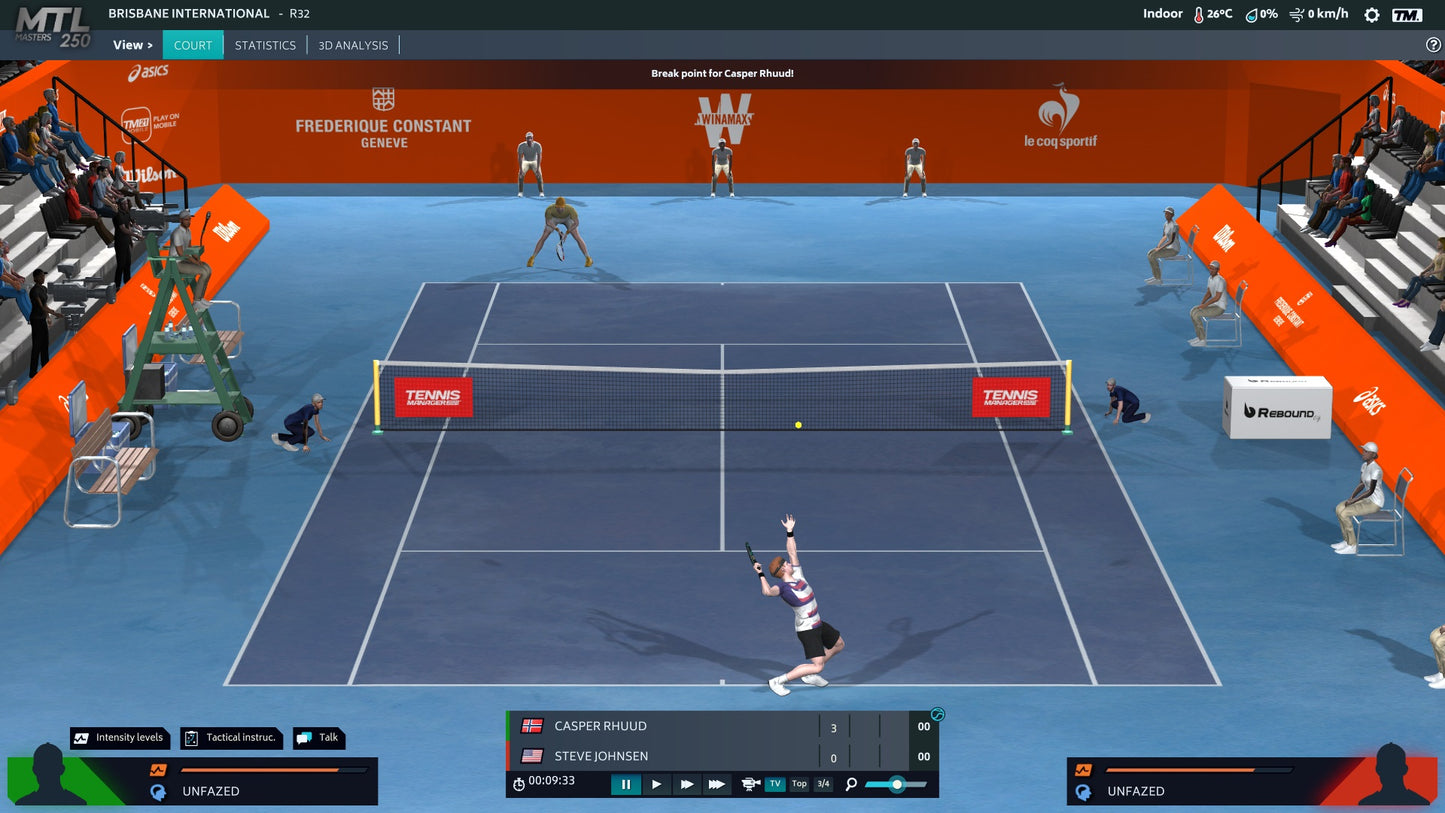The image size is (1445, 813).
Task: Click the tennis ball icon on the scoreboard
Action: pyautogui.click(x=937, y=713)
